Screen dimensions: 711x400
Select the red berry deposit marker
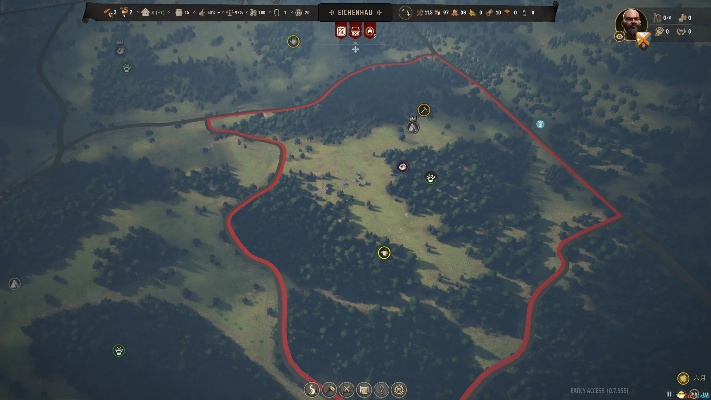(402, 166)
